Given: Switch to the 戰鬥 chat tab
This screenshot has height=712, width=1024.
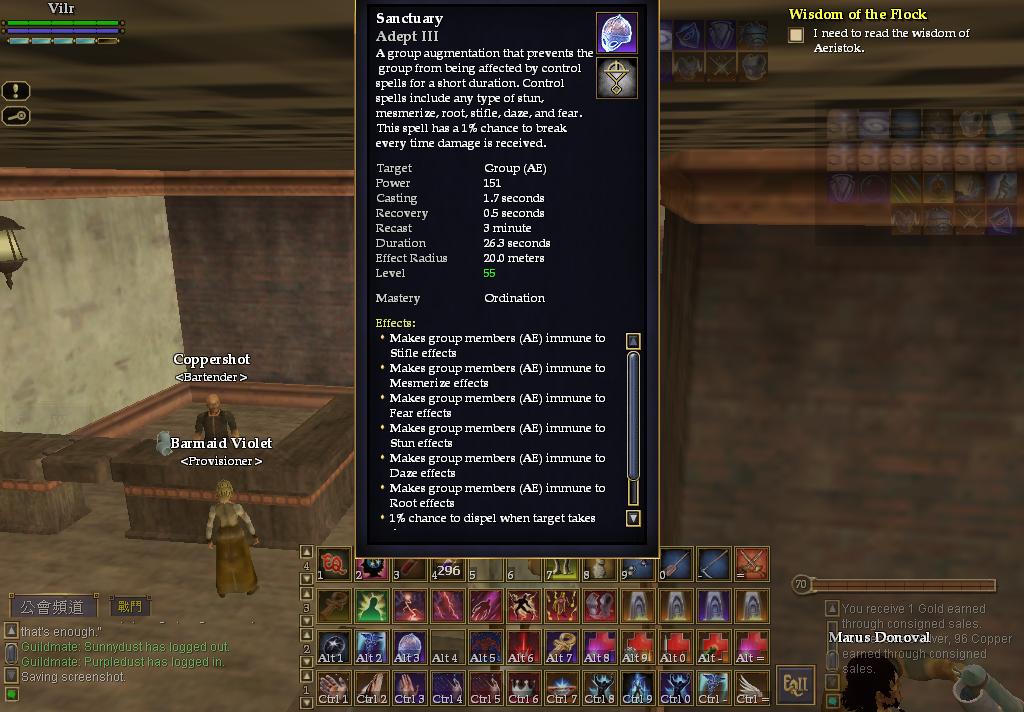Looking at the screenshot, I should pyautogui.click(x=130, y=606).
